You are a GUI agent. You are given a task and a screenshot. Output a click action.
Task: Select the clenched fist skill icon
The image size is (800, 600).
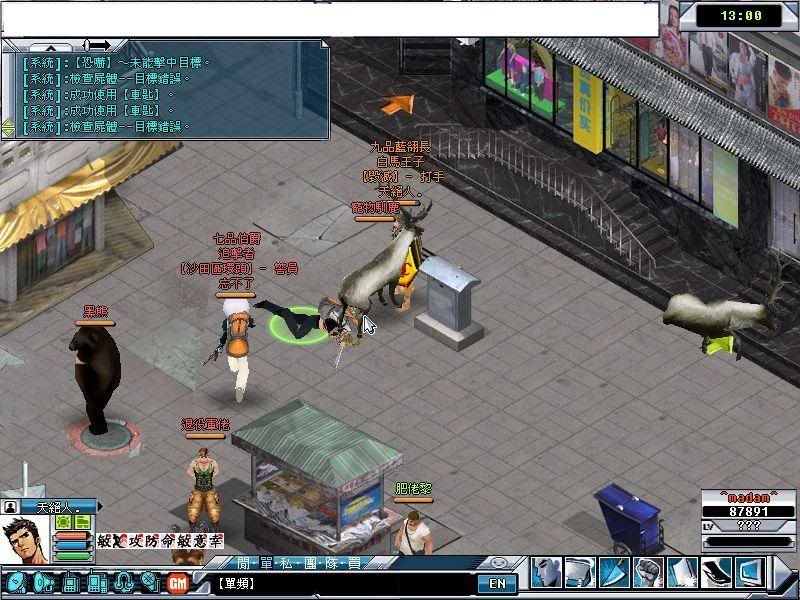click(648, 572)
